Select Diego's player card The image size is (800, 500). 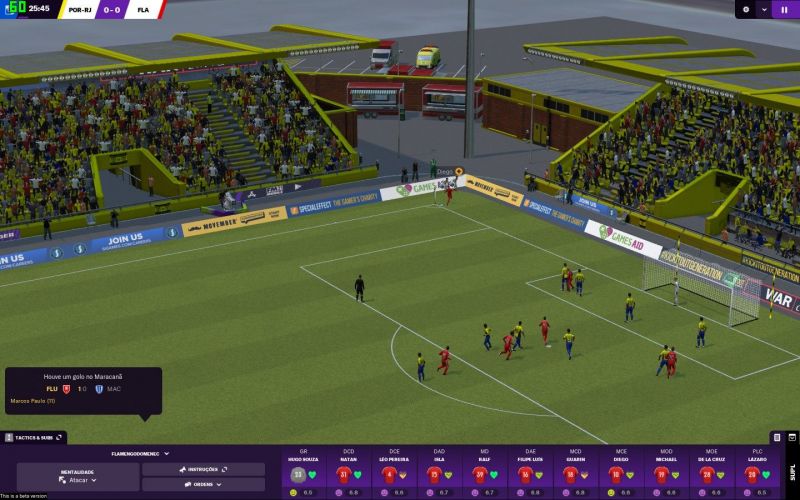621,472
